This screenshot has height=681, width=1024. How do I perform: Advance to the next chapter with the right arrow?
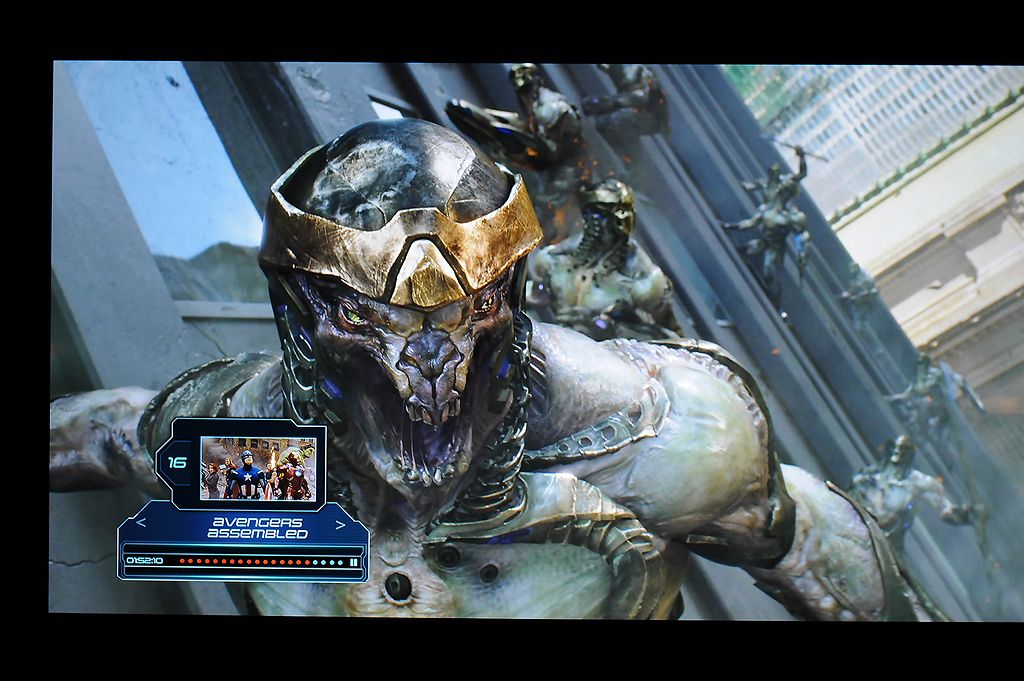point(341,523)
